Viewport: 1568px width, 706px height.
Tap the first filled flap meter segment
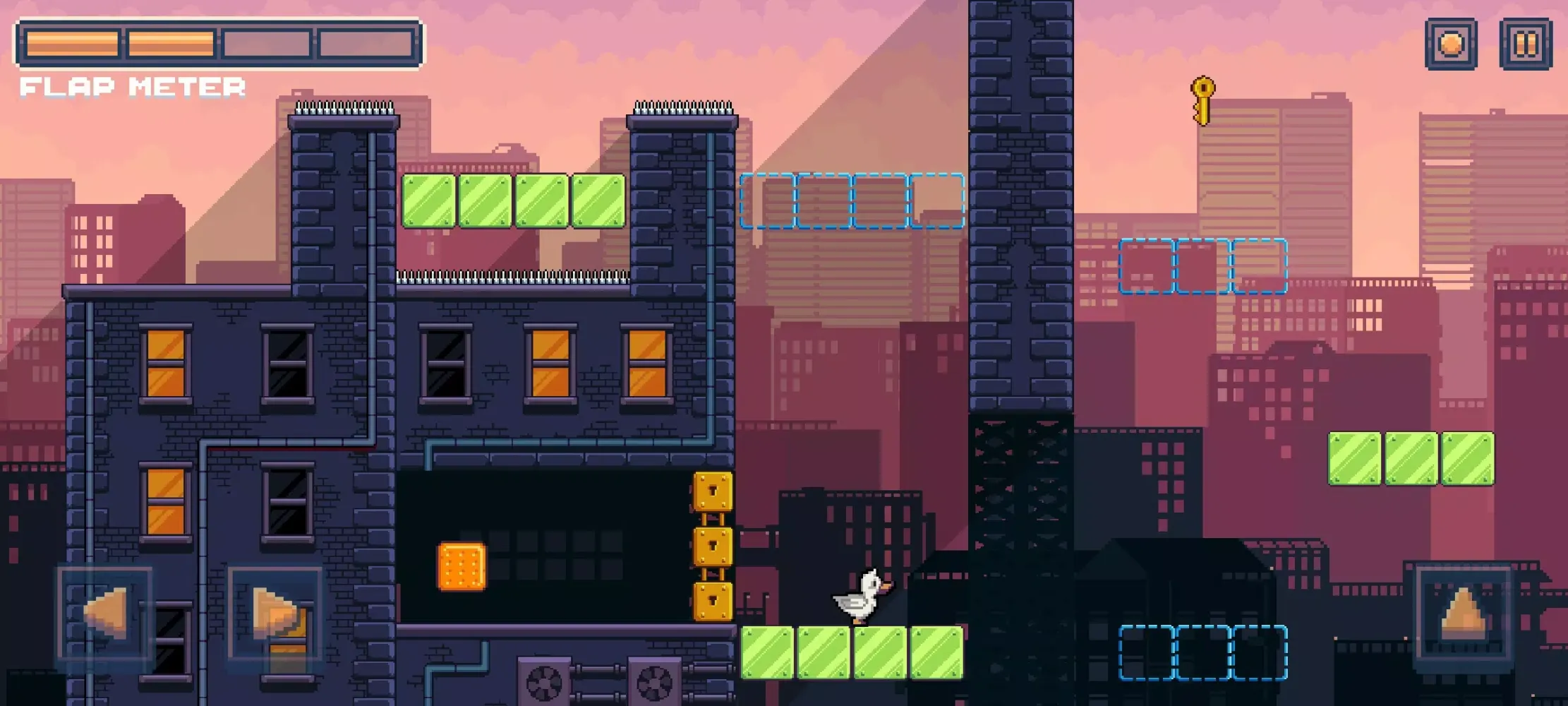(x=73, y=44)
